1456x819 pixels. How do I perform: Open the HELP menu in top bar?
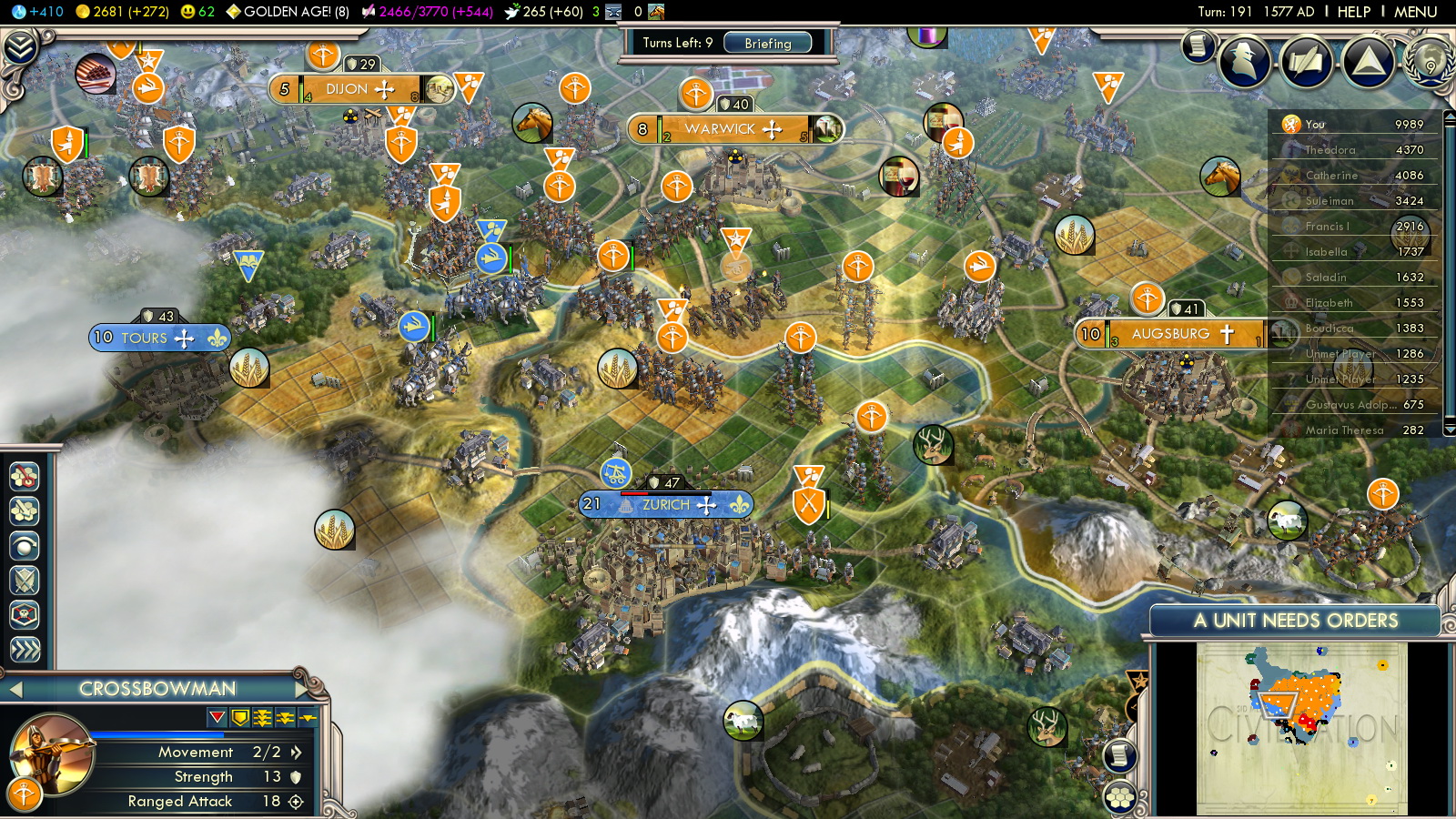tap(1353, 12)
